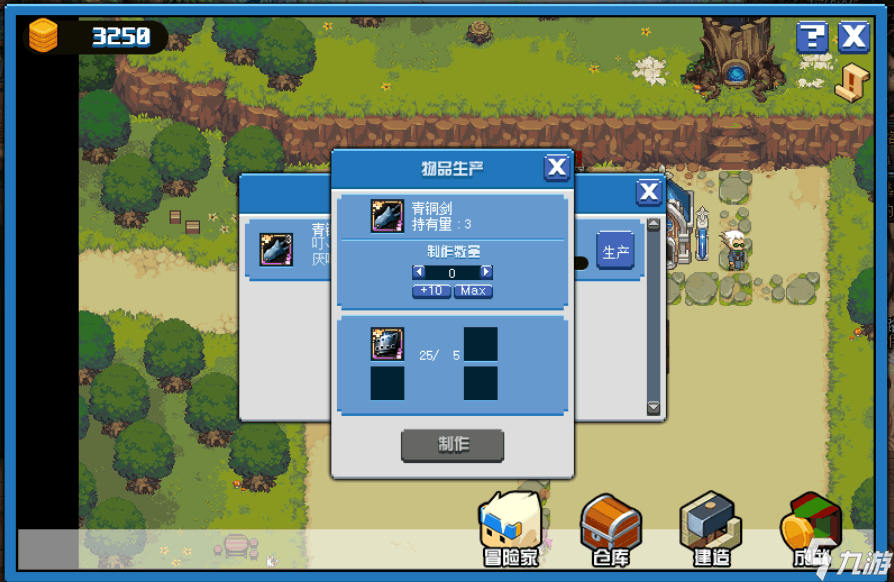Open the quest scroll with exclamation mark

852,83
